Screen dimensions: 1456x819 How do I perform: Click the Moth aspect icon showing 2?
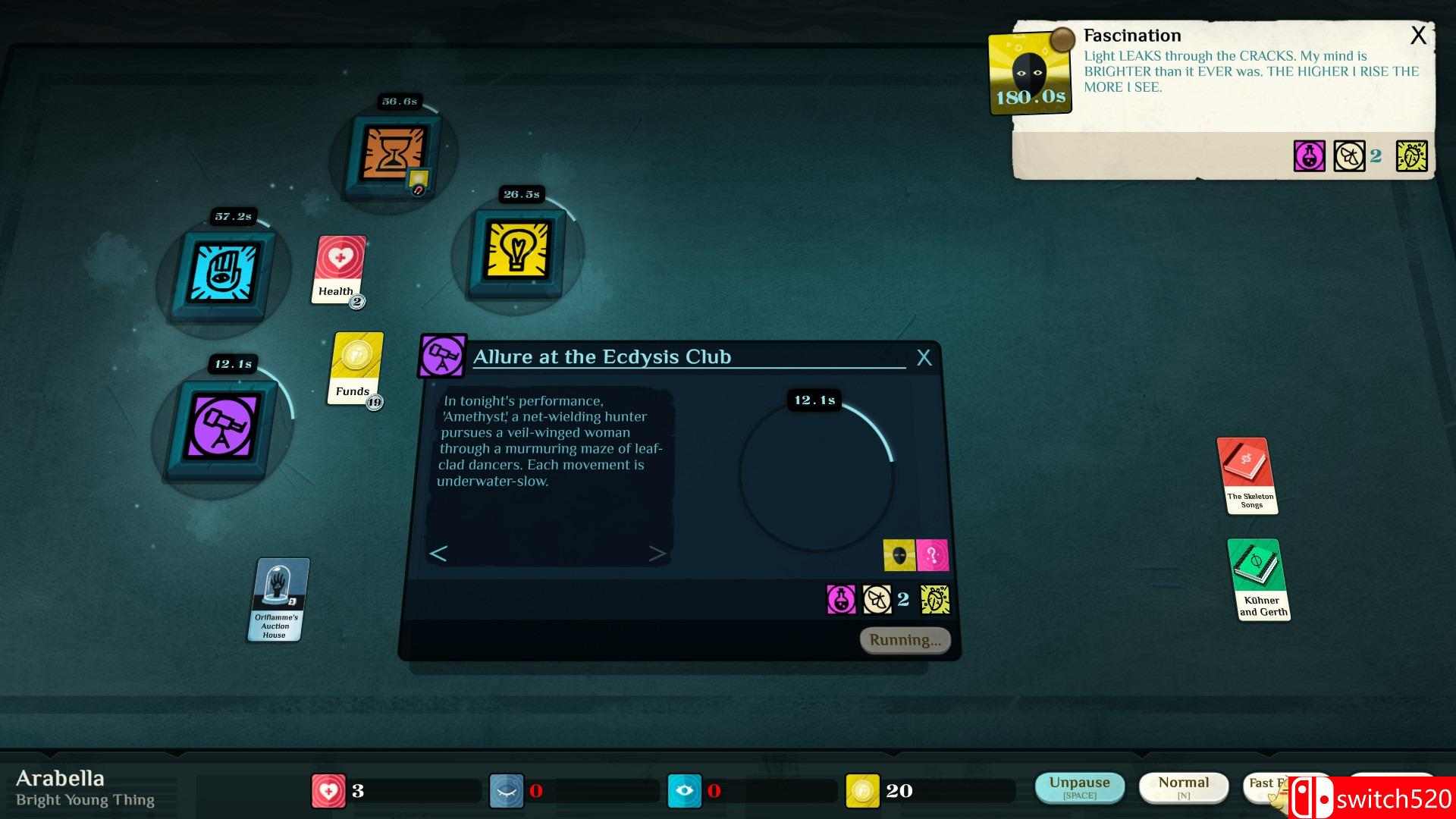coord(877,599)
